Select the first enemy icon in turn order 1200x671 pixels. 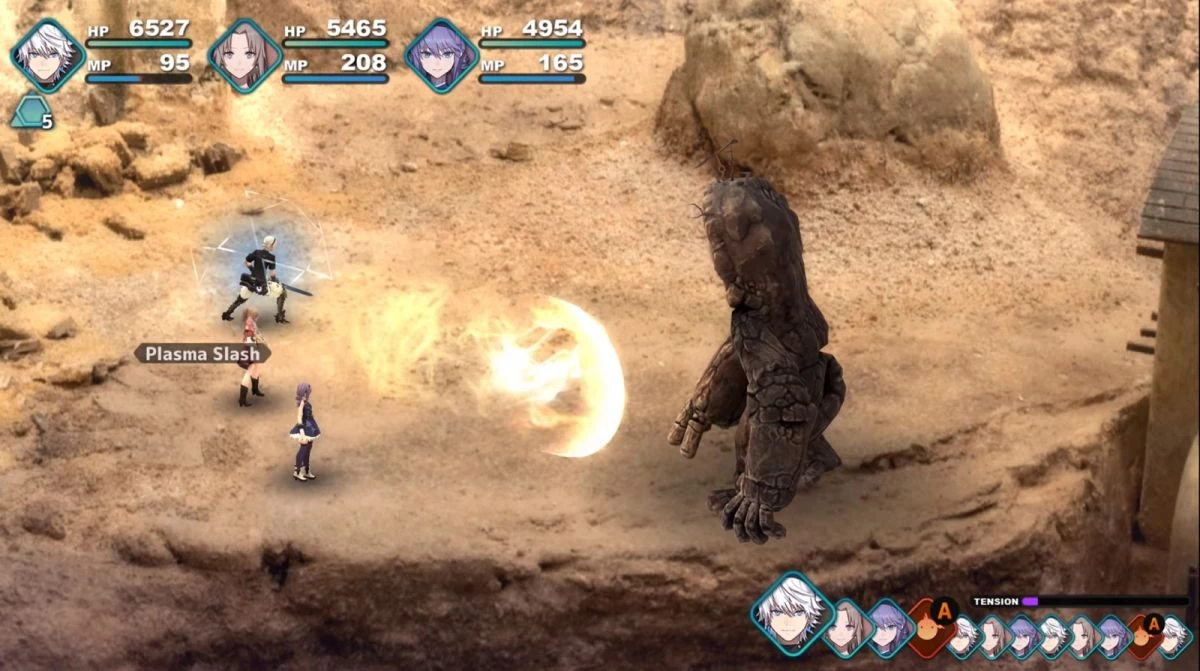pyautogui.click(x=931, y=627)
